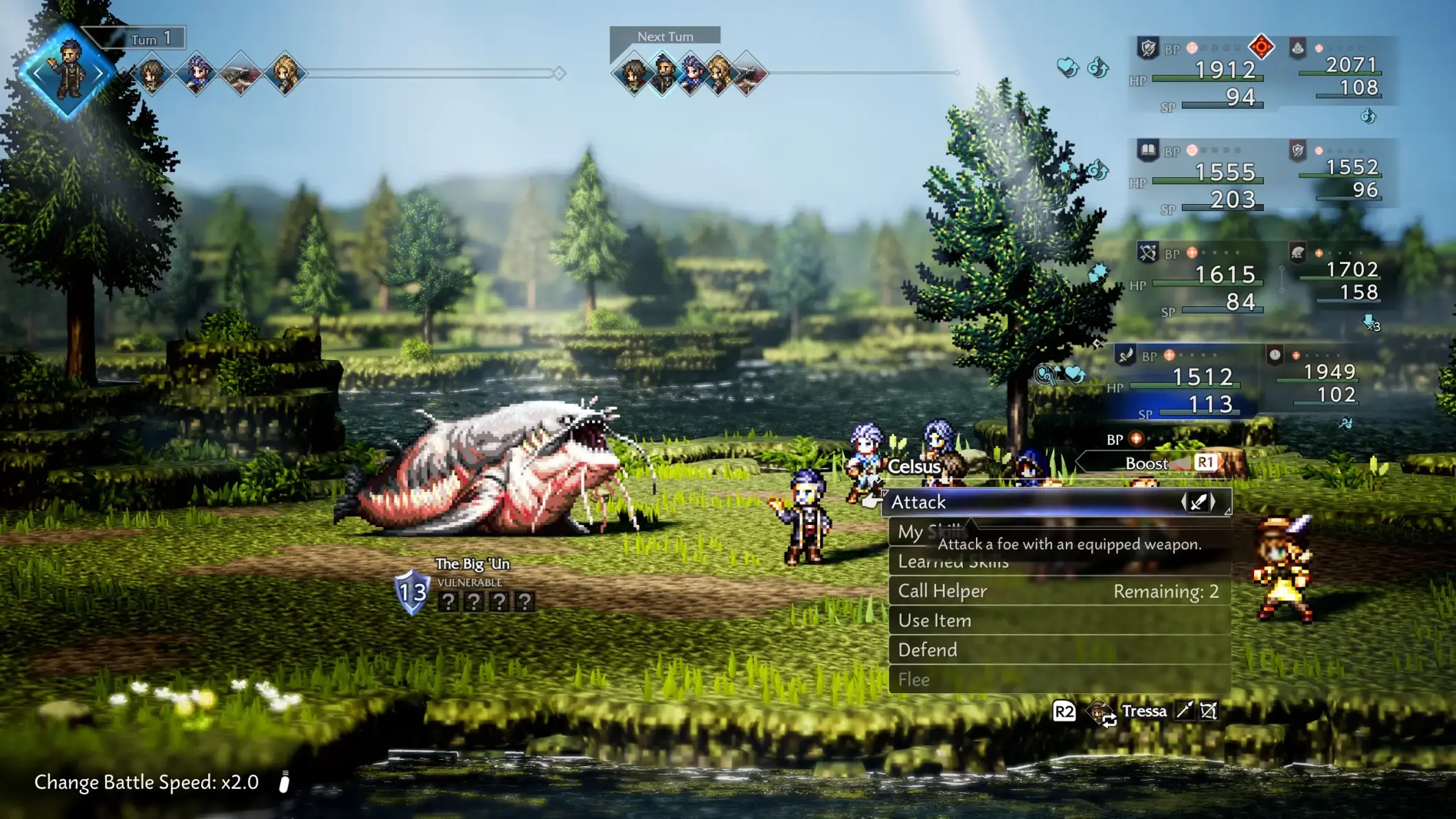Cycle the Attack weapon with the right arrow
This screenshot has height=819, width=1456.
(1214, 502)
